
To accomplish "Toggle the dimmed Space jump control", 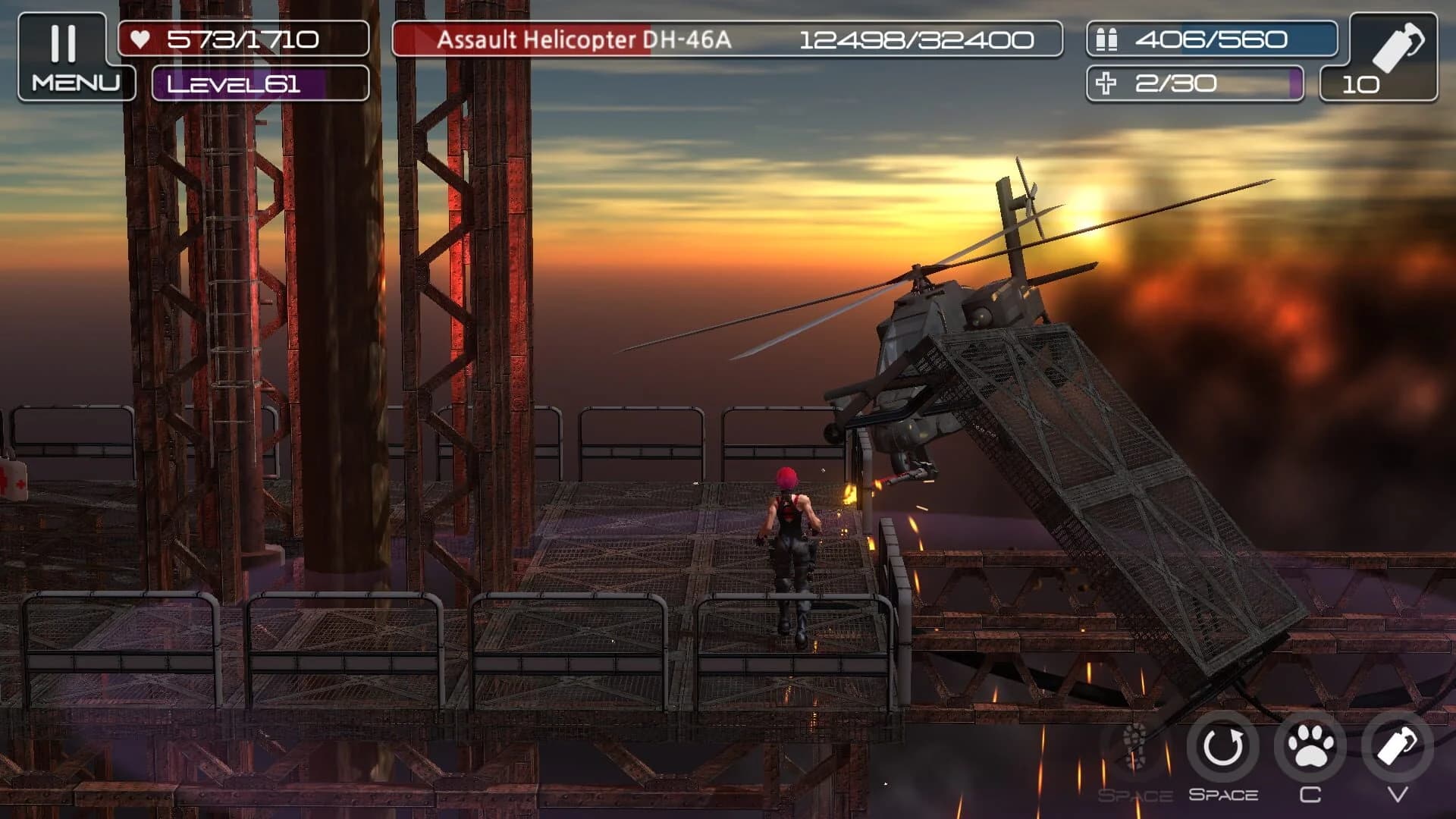I will [x=1134, y=746].
